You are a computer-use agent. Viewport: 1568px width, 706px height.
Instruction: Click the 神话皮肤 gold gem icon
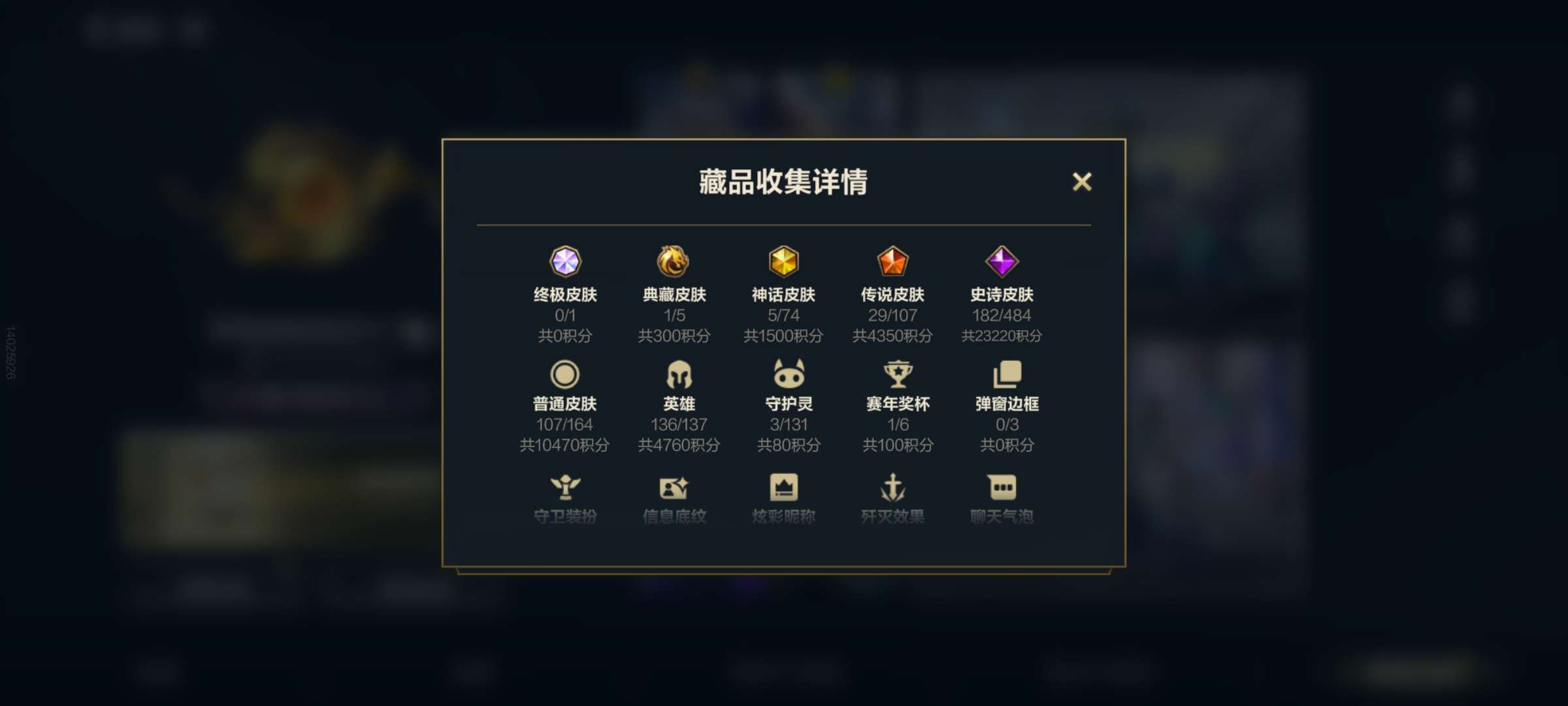pyautogui.click(x=785, y=262)
